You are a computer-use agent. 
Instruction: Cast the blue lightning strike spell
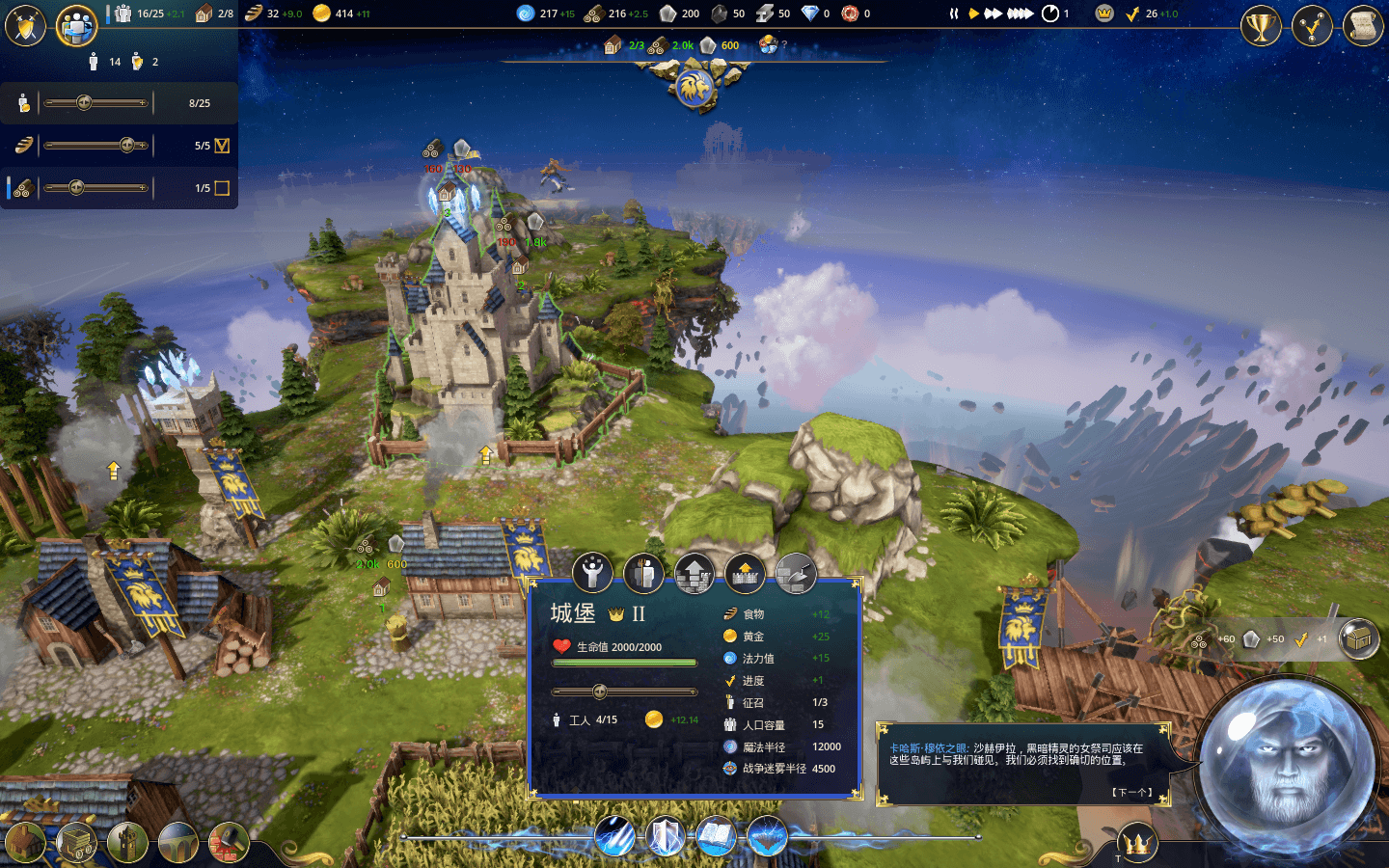pos(614,836)
